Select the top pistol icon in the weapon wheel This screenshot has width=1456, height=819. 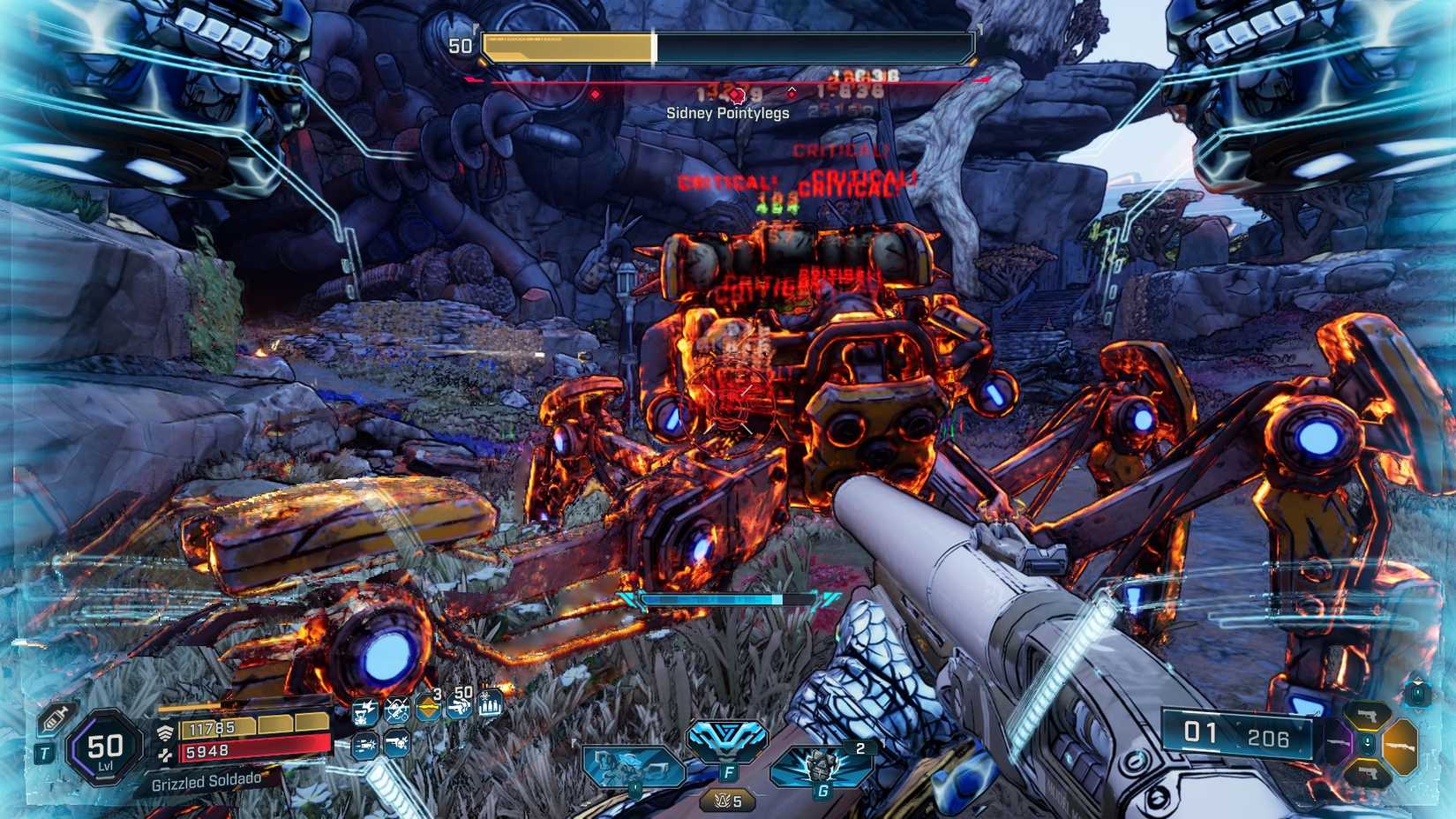(1368, 716)
